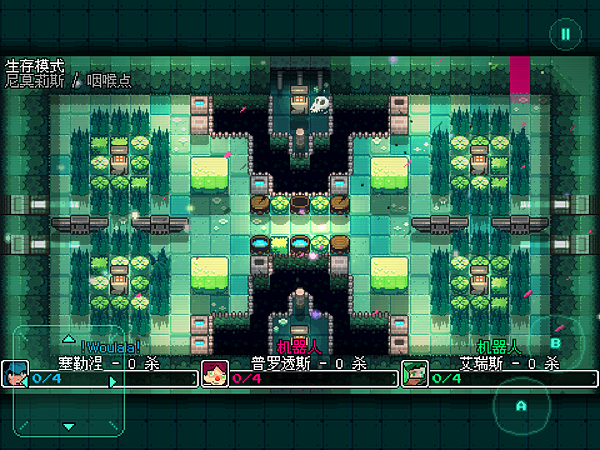Tap the down arrow on the virtual d-pad
This screenshot has height=450, width=600.
[68, 425]
